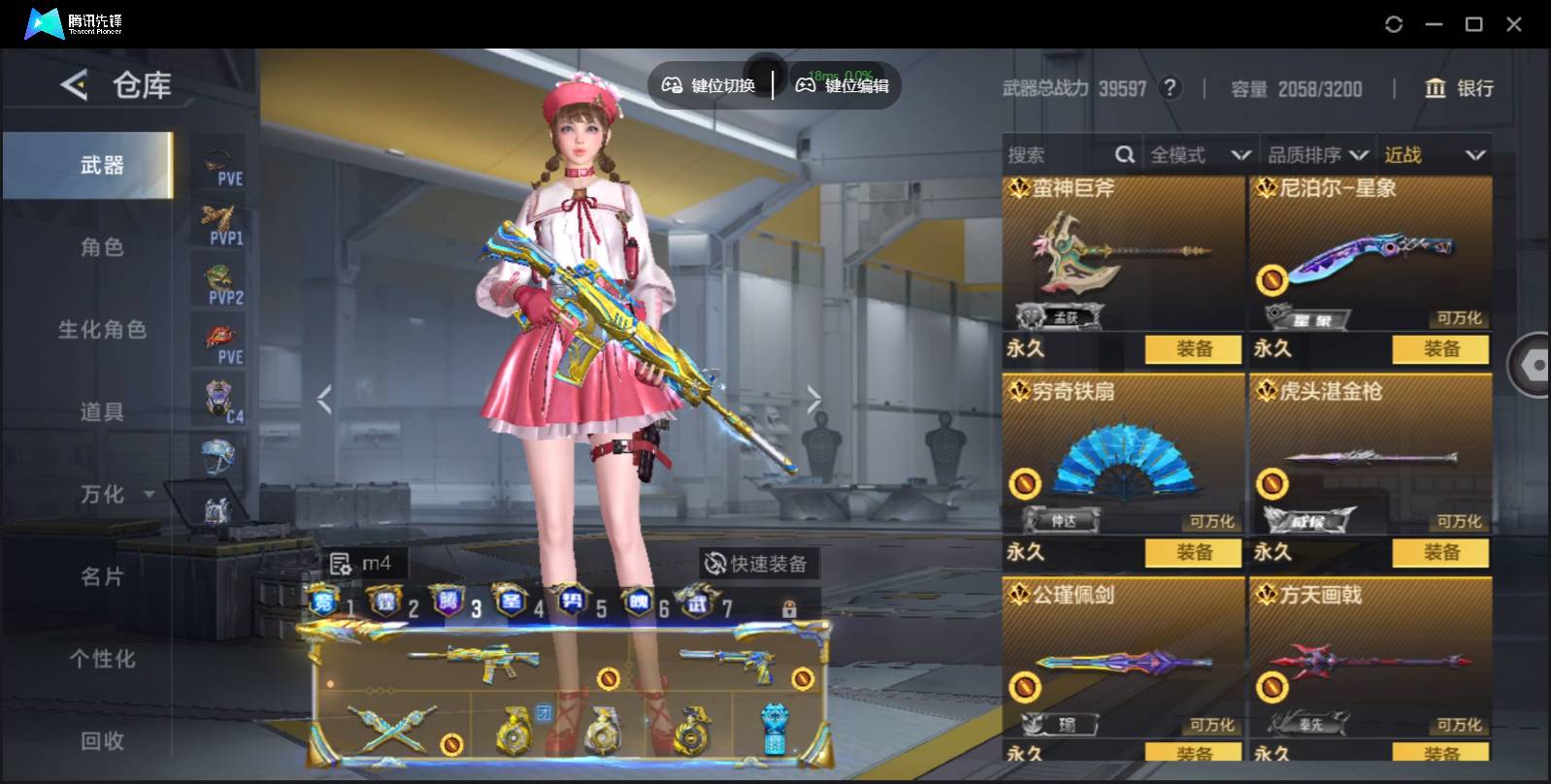This screenshot has width=1551, height=784.
Task: Click the 快速装备 quick equip button
Action: 756,564
